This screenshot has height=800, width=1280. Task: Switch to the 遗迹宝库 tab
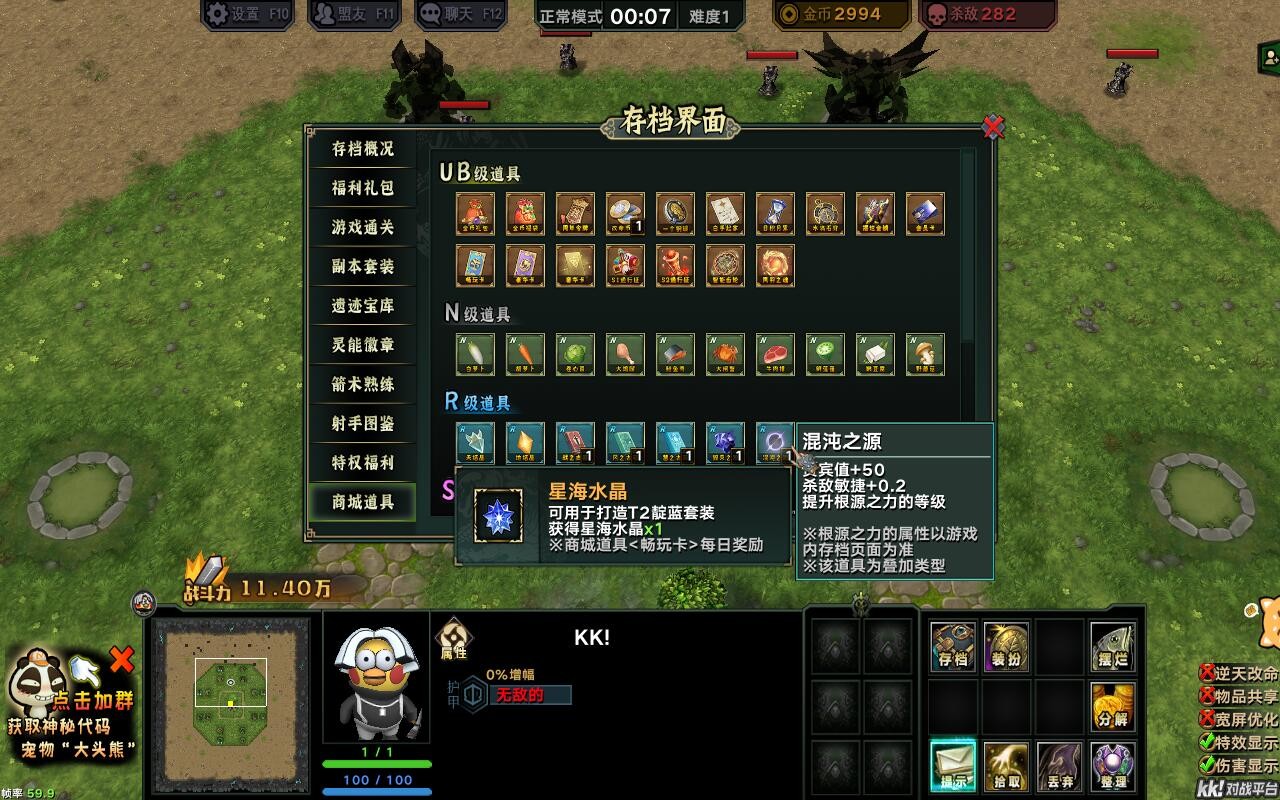363,307
